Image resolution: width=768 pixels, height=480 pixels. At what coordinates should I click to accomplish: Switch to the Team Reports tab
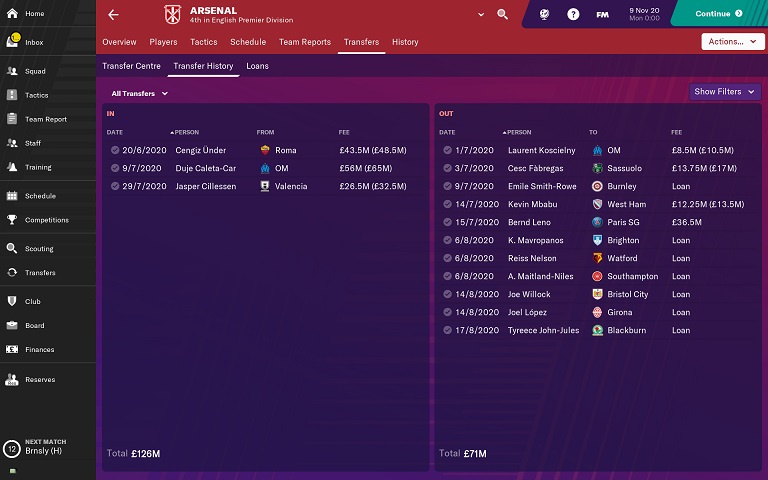304,42
